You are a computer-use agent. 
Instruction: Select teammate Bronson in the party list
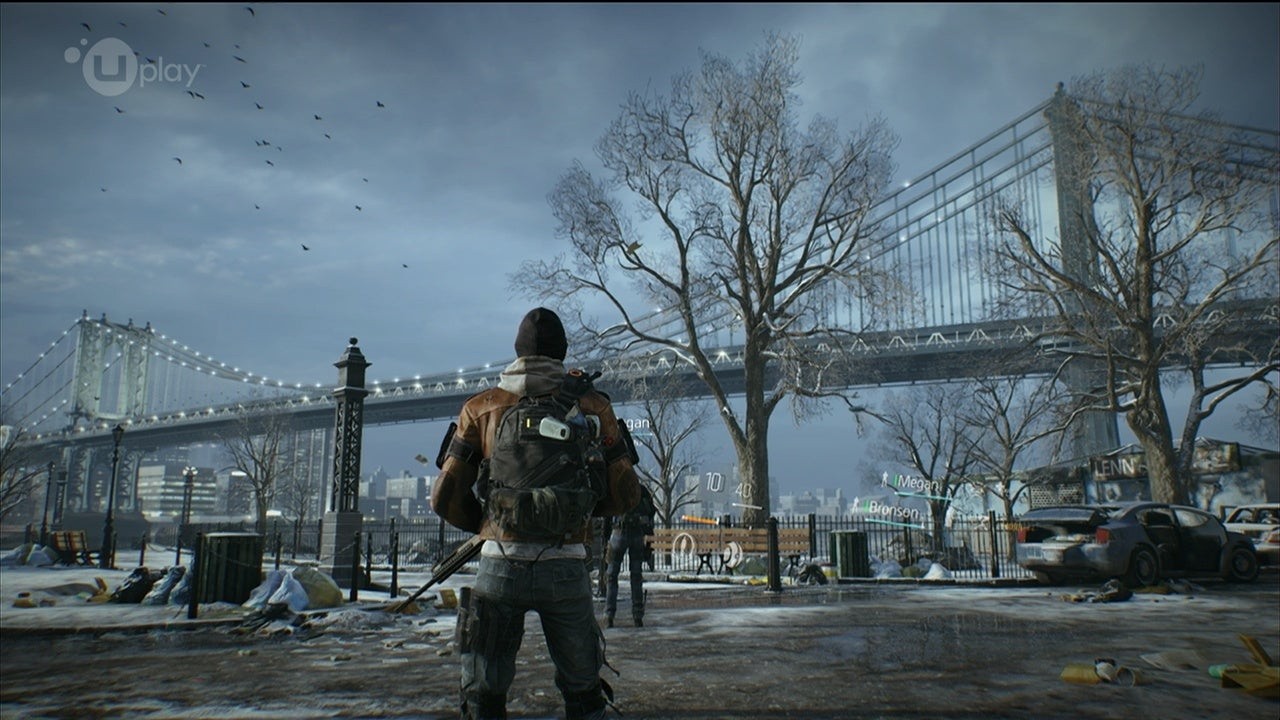(x=889, y=509)
